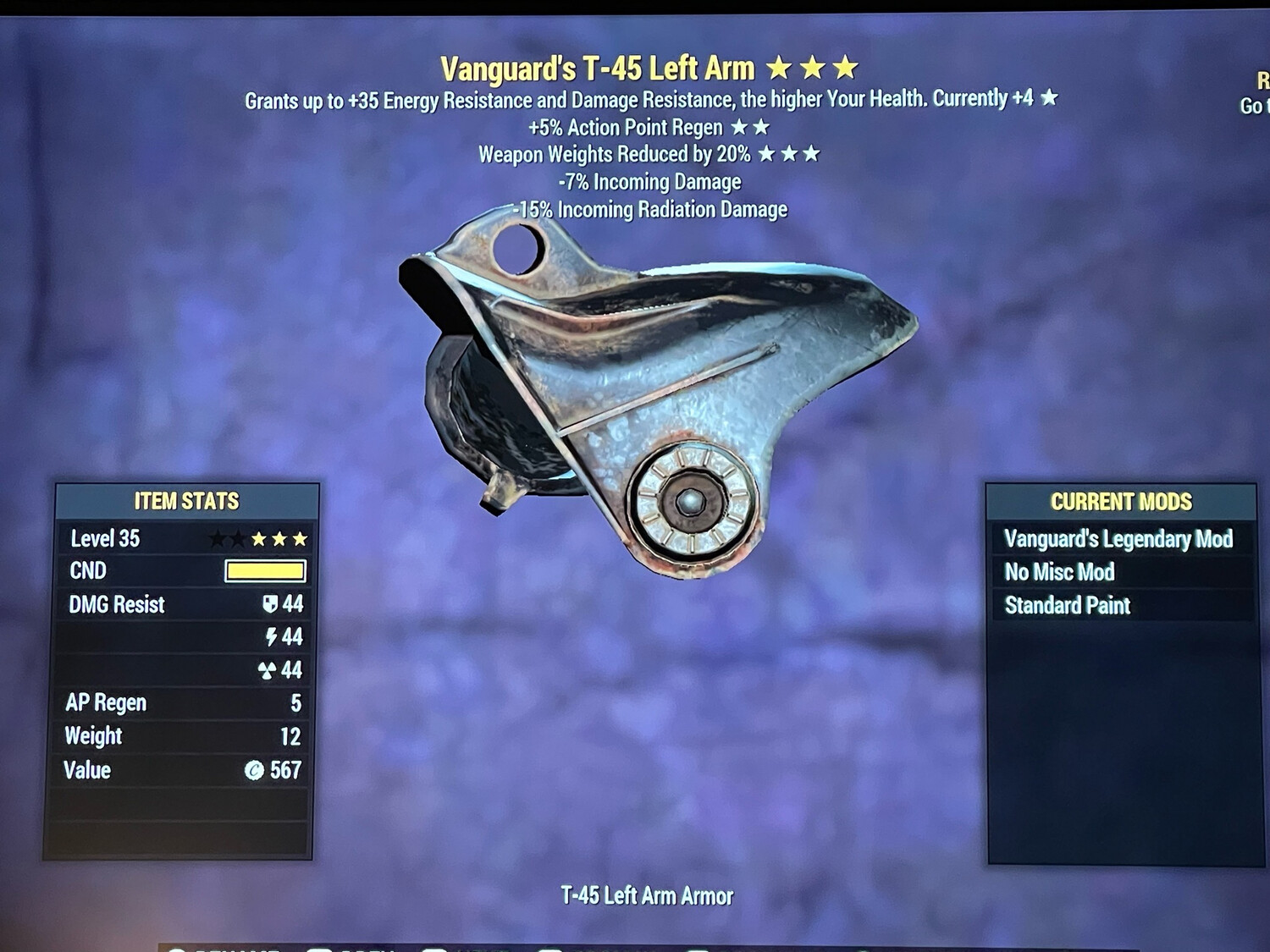Click the star beside the Currently +4 effect
The width and height of the screenshot is (1270, 952).
(1047, 97)
